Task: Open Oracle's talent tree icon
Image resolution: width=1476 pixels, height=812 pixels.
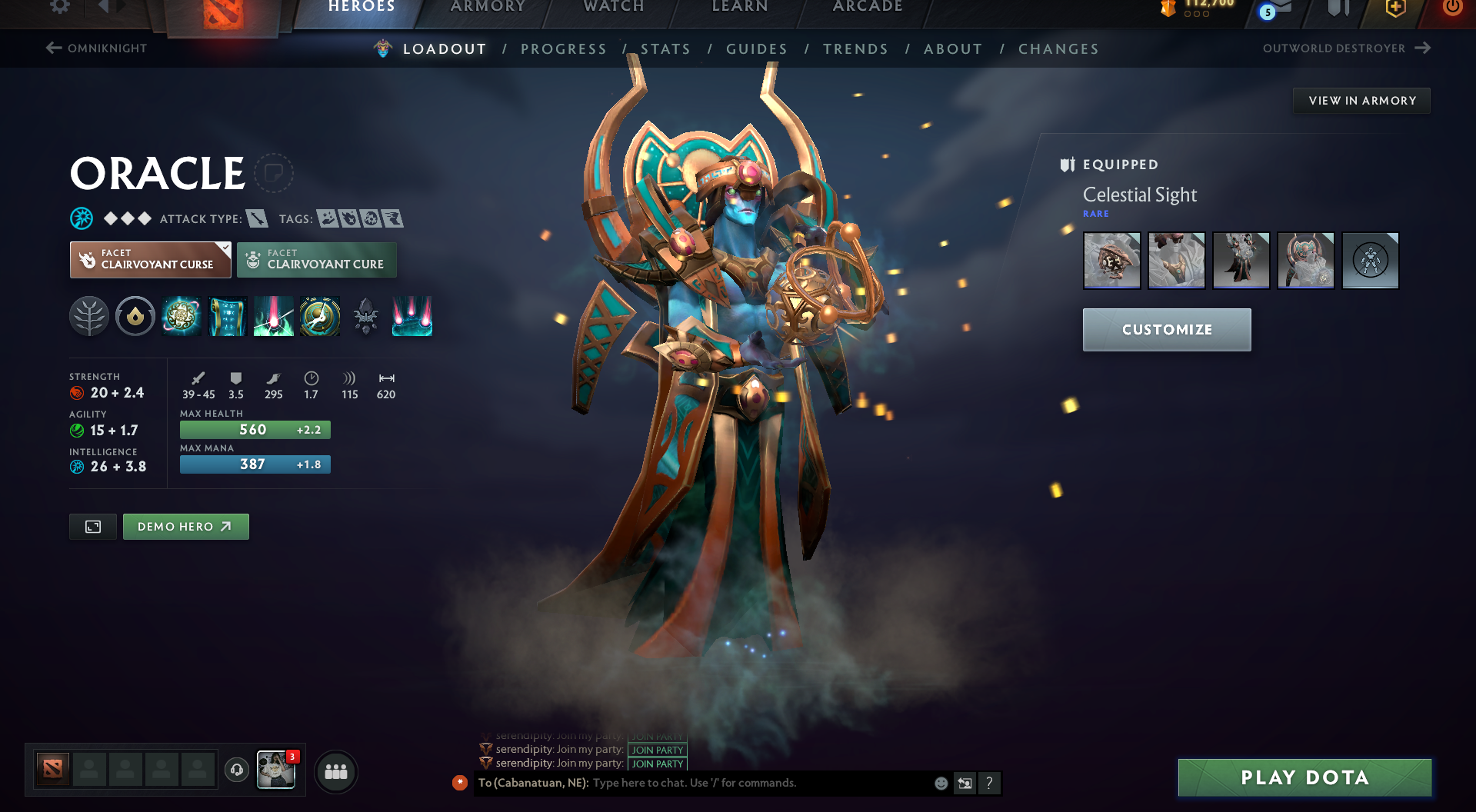Action: click(89, 316)
